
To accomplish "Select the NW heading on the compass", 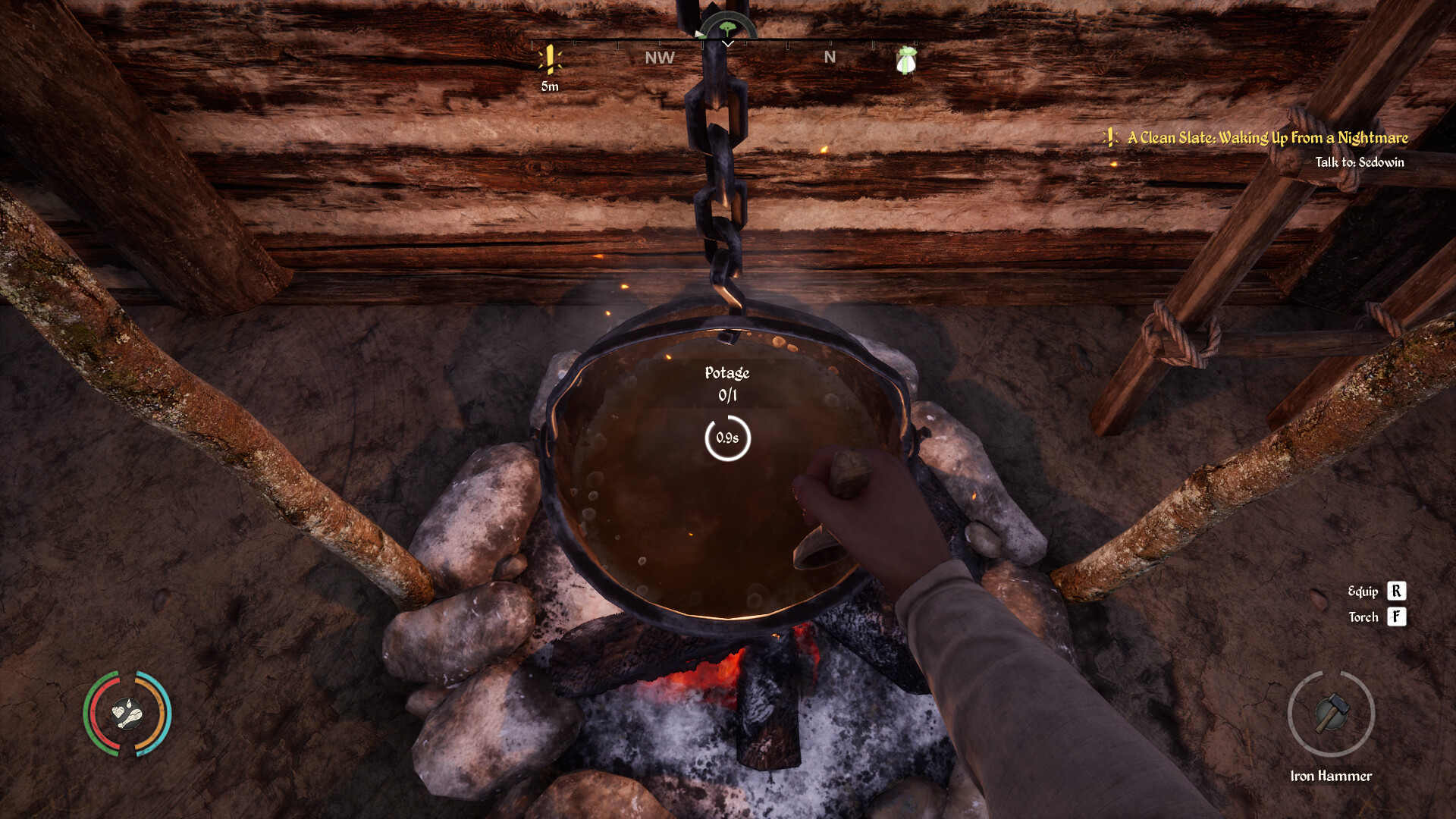I will [658, 56].
